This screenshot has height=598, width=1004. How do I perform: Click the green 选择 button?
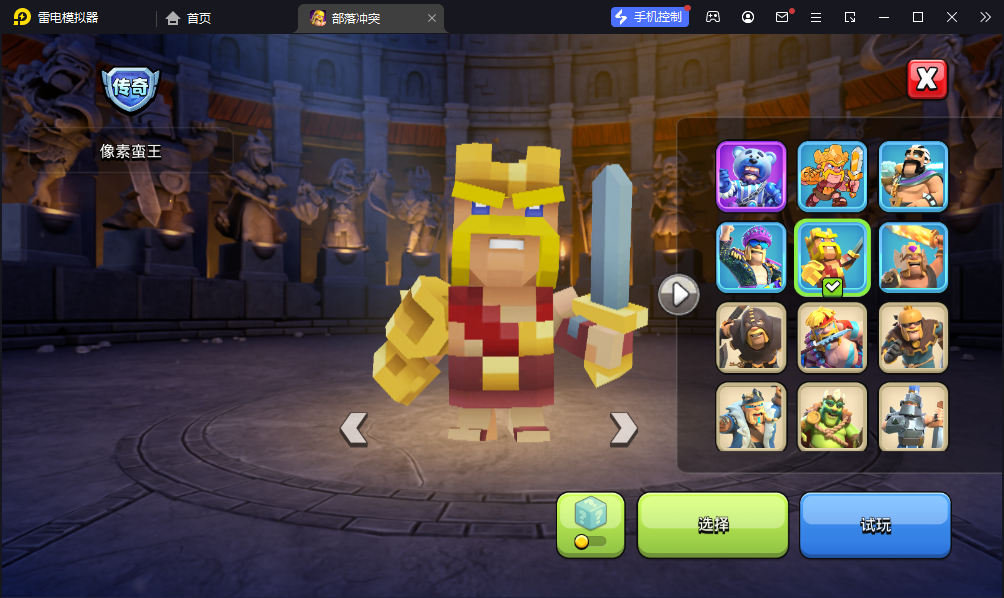[x=713, y=524]
